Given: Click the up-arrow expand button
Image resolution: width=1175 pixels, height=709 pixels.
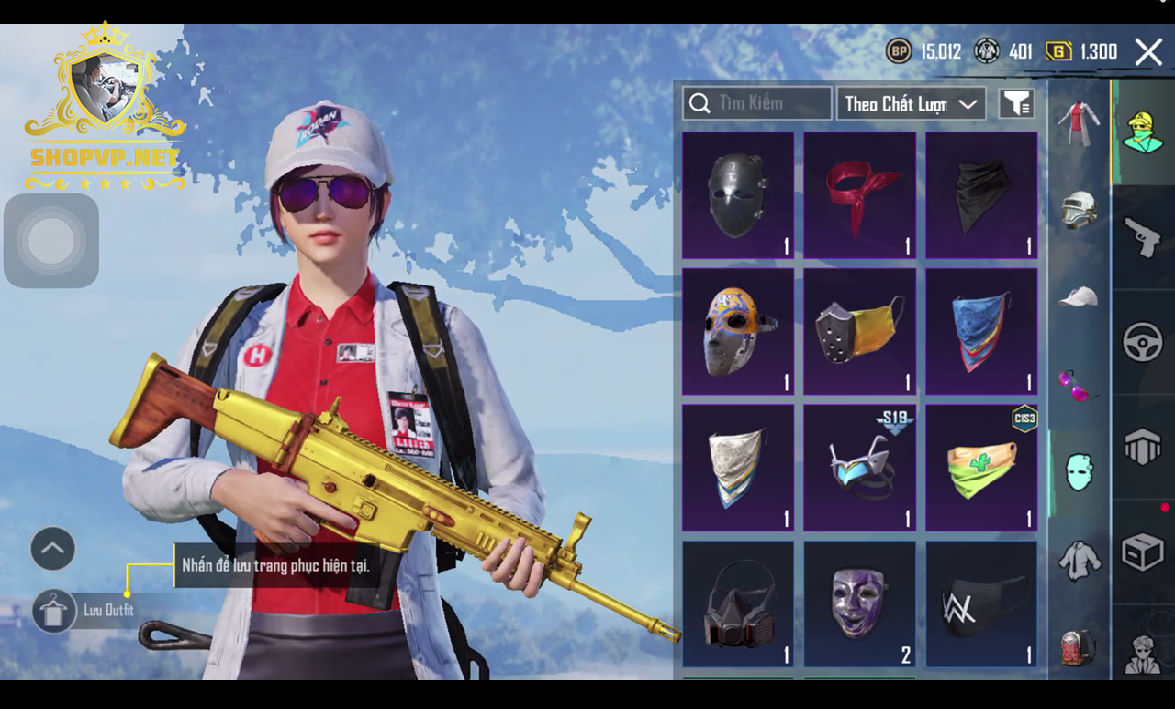Looking at the screenshot, I should (x=53, y=548).
